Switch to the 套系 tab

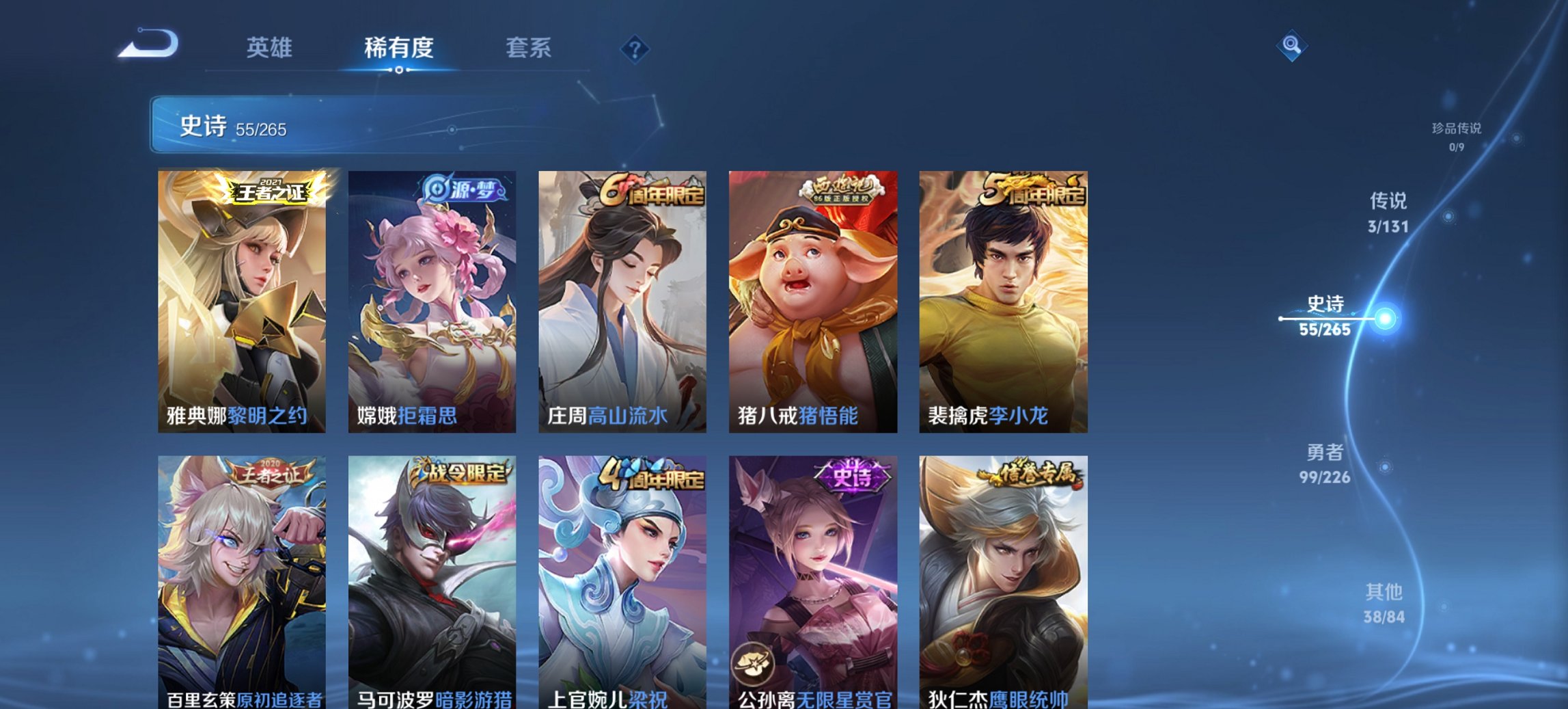pyautogui.click(x=529, y=48)
